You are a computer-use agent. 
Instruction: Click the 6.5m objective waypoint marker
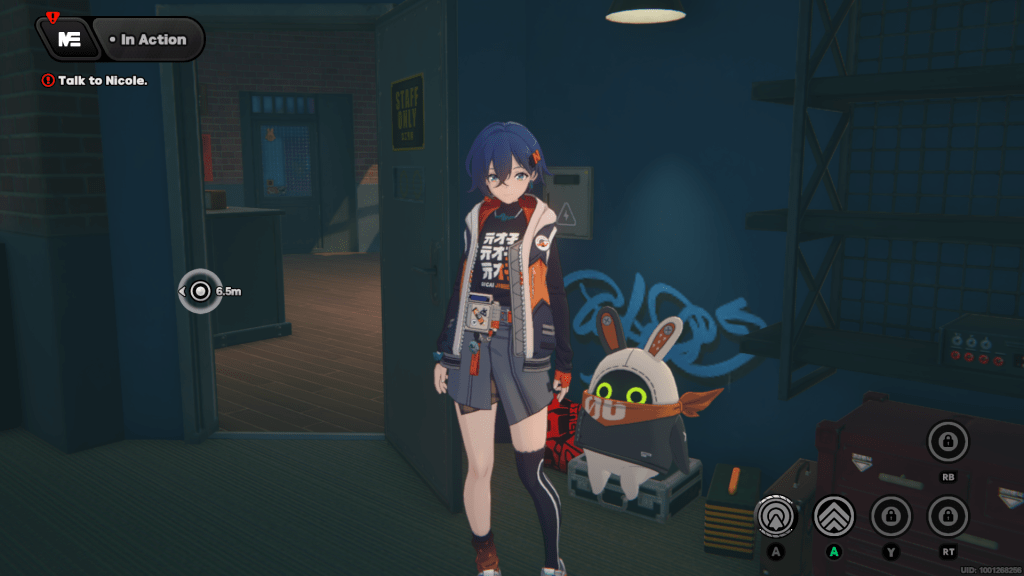point(201,291)
